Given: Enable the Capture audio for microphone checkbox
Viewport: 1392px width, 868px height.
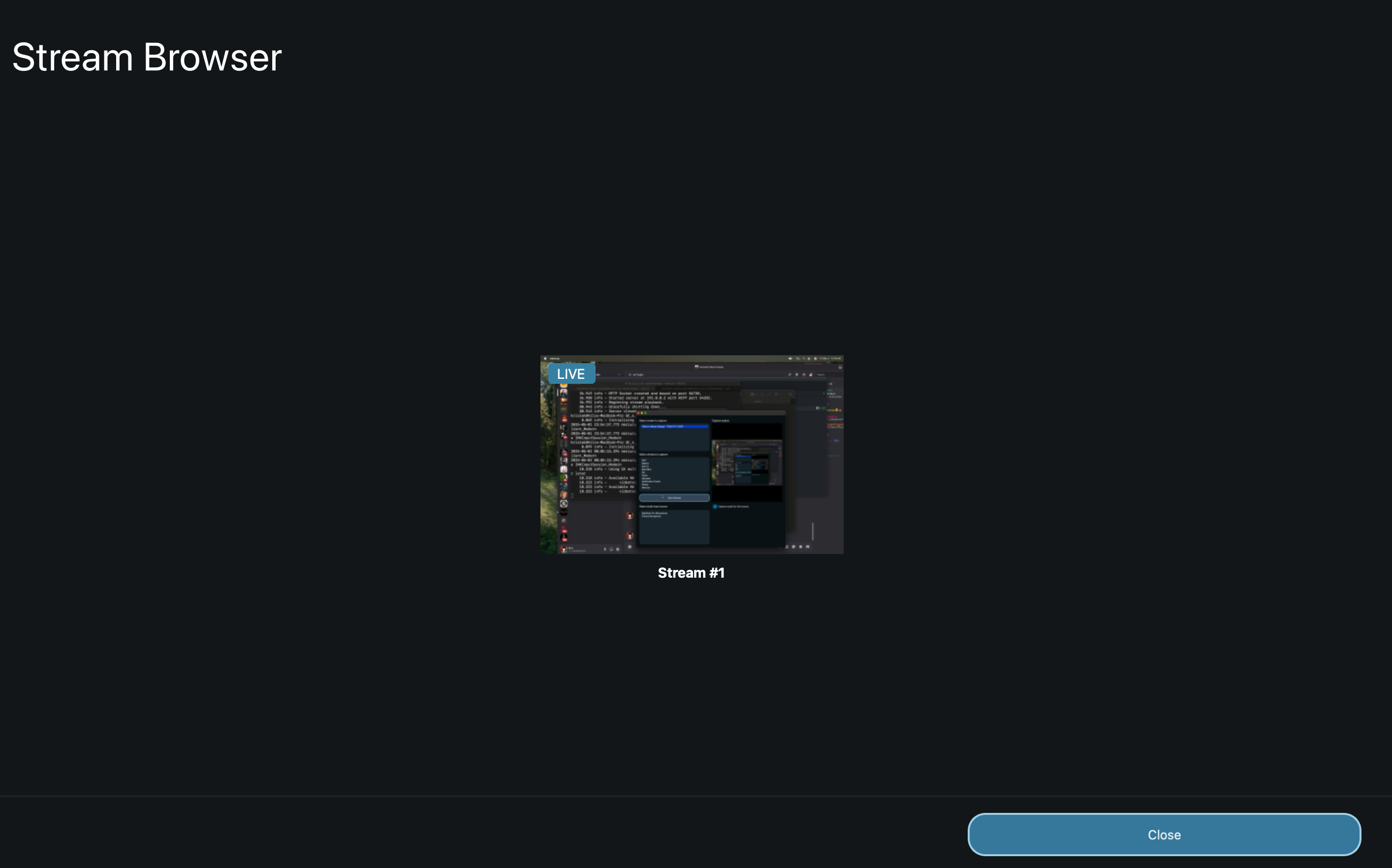Looking at the screenshot, I should click(715, 506).
